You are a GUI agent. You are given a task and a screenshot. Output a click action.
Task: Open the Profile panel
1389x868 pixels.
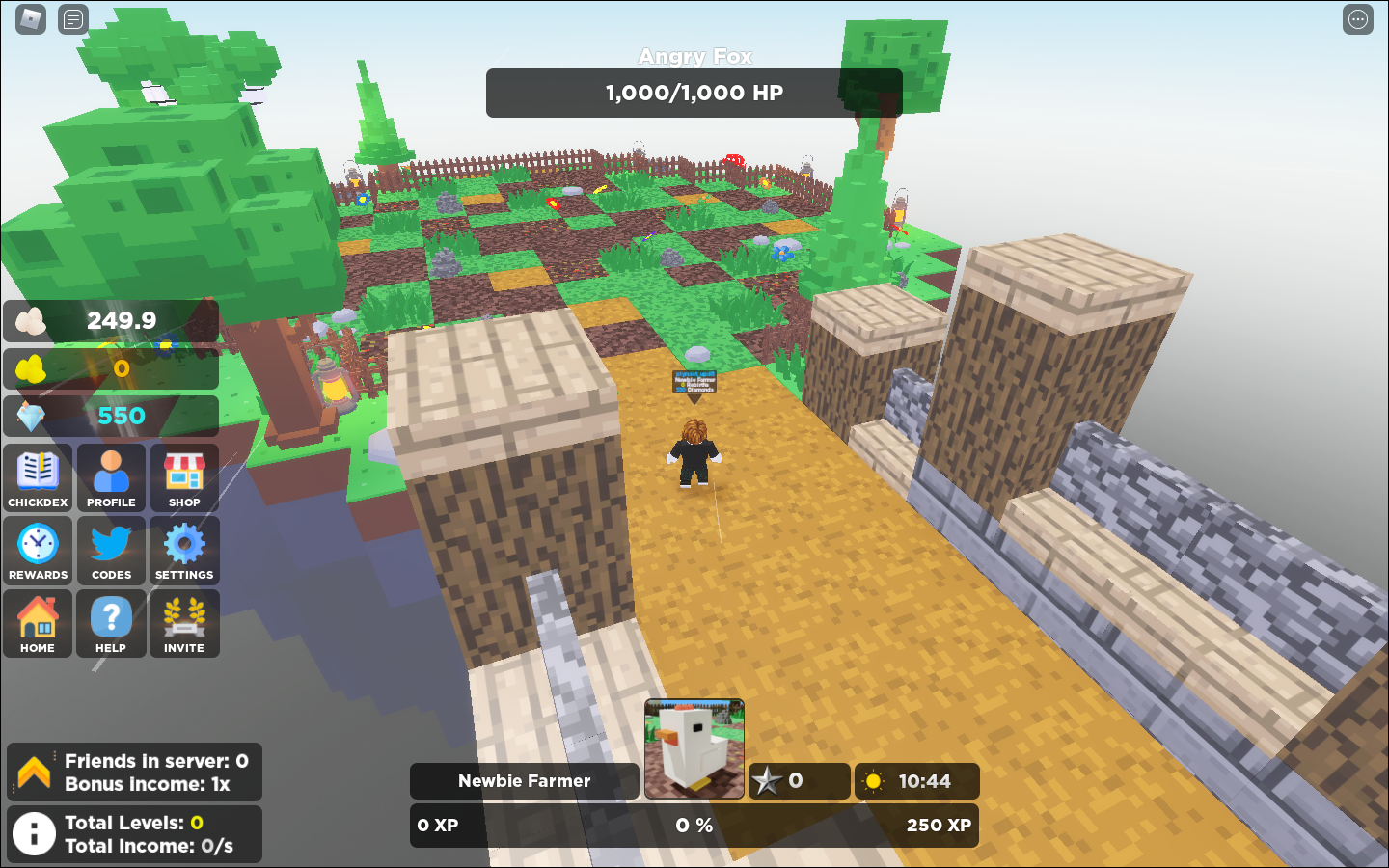coord(111,477)
